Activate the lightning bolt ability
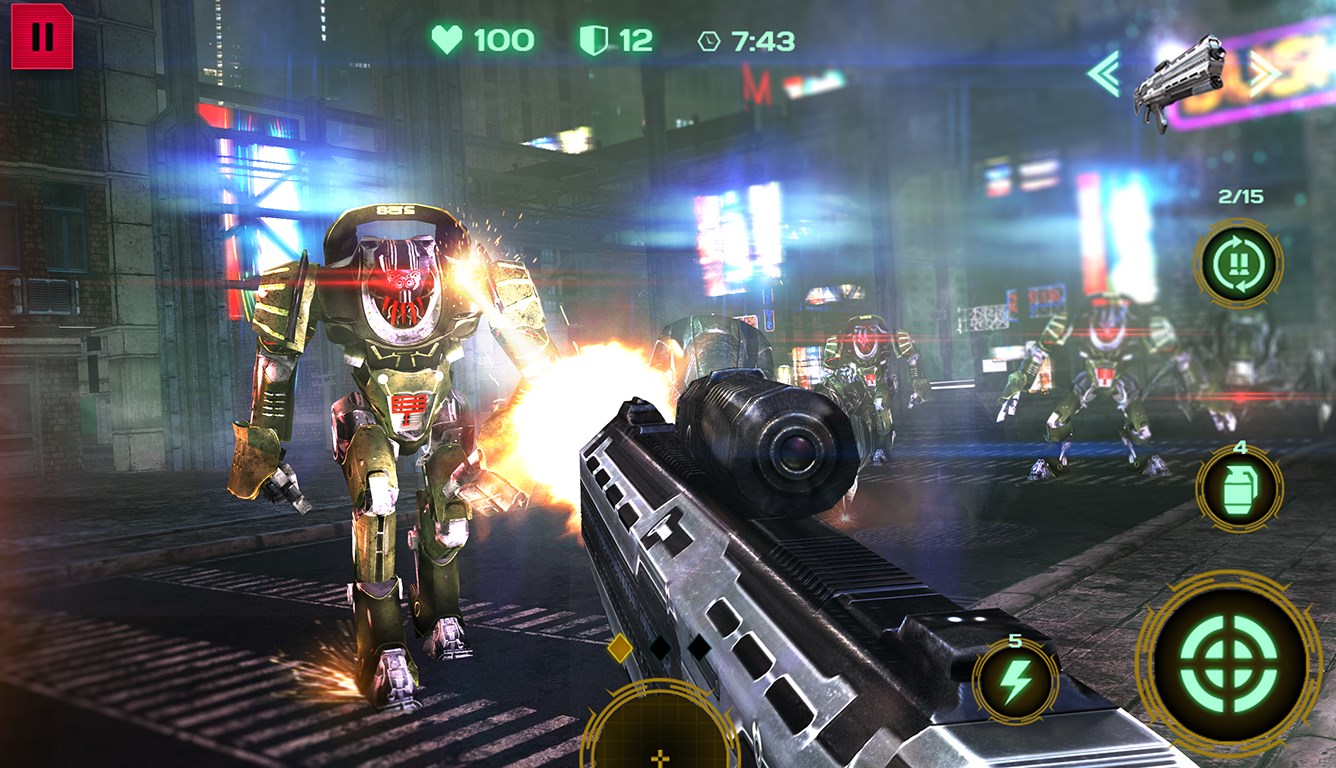 [x=1015, y=683]
